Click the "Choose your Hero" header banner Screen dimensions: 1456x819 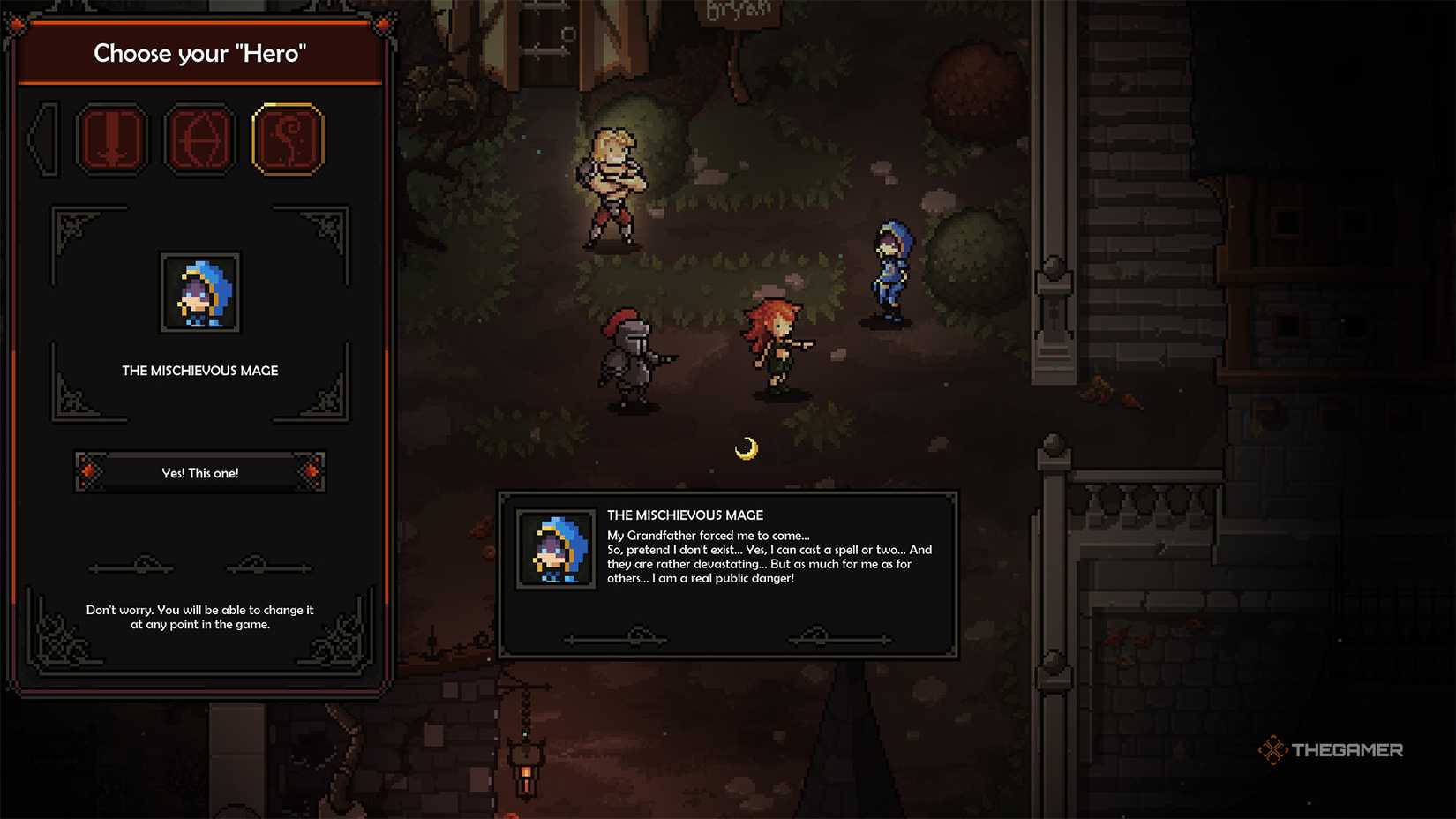[x=200, y=53]
